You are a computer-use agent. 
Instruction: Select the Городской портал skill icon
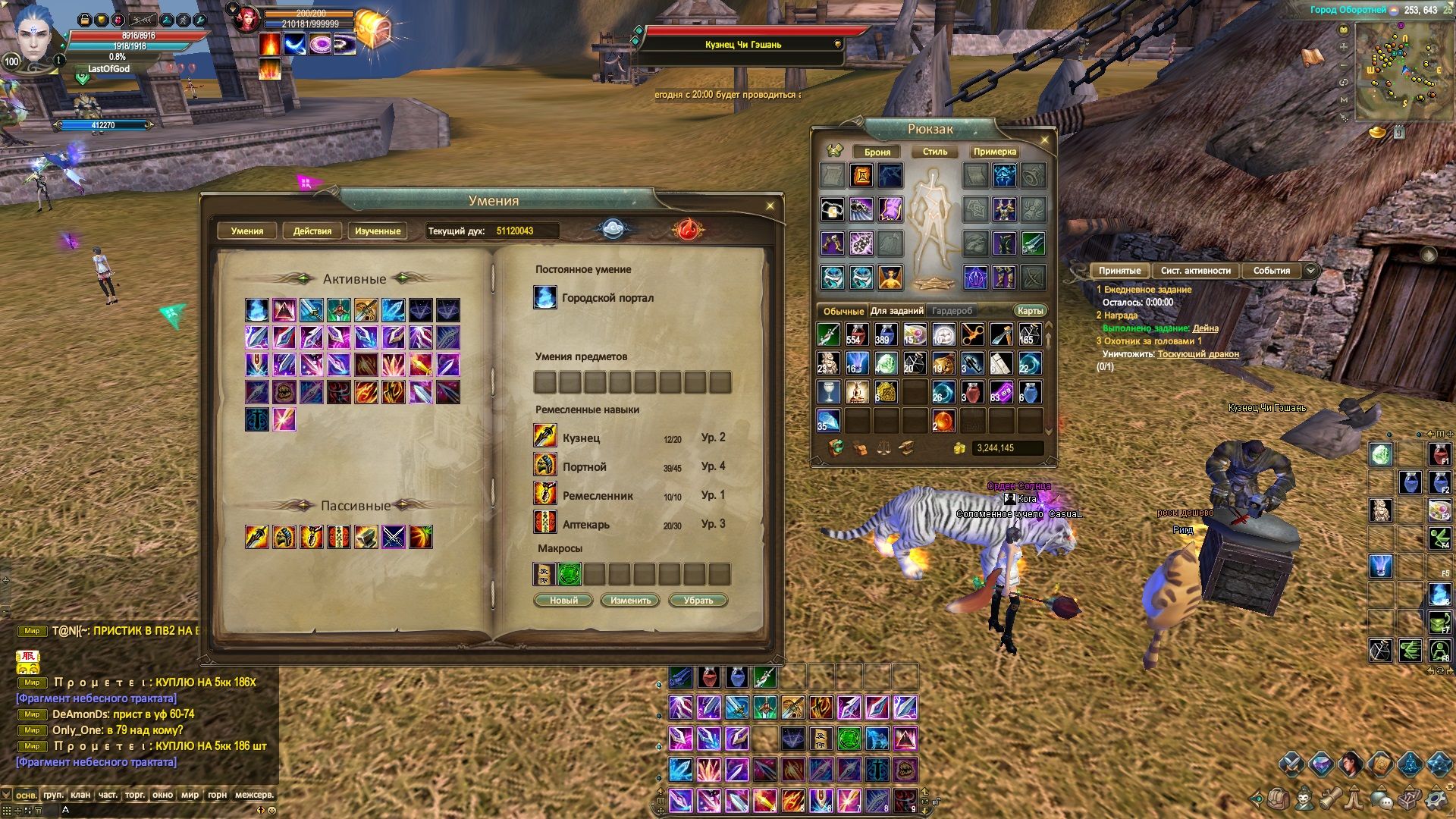click(x=545, y=297)
